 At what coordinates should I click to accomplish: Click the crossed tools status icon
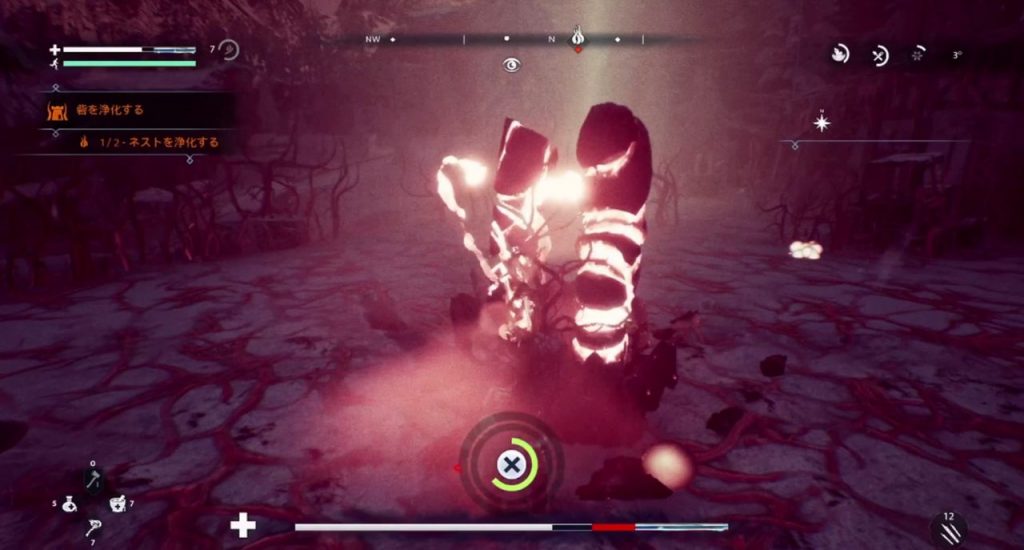point(880,56)
